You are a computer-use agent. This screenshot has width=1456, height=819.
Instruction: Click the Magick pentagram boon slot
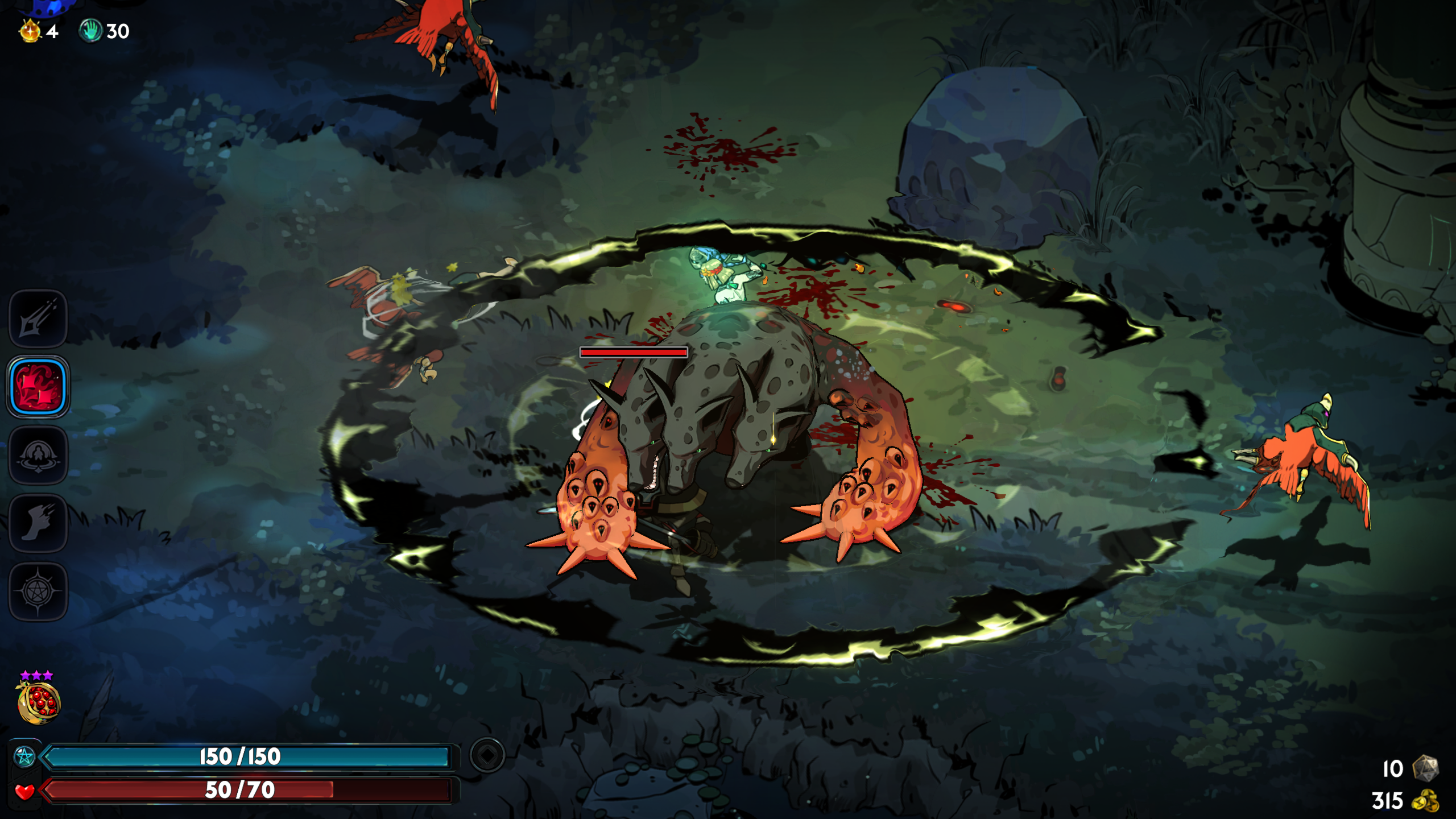click(38, 591)
